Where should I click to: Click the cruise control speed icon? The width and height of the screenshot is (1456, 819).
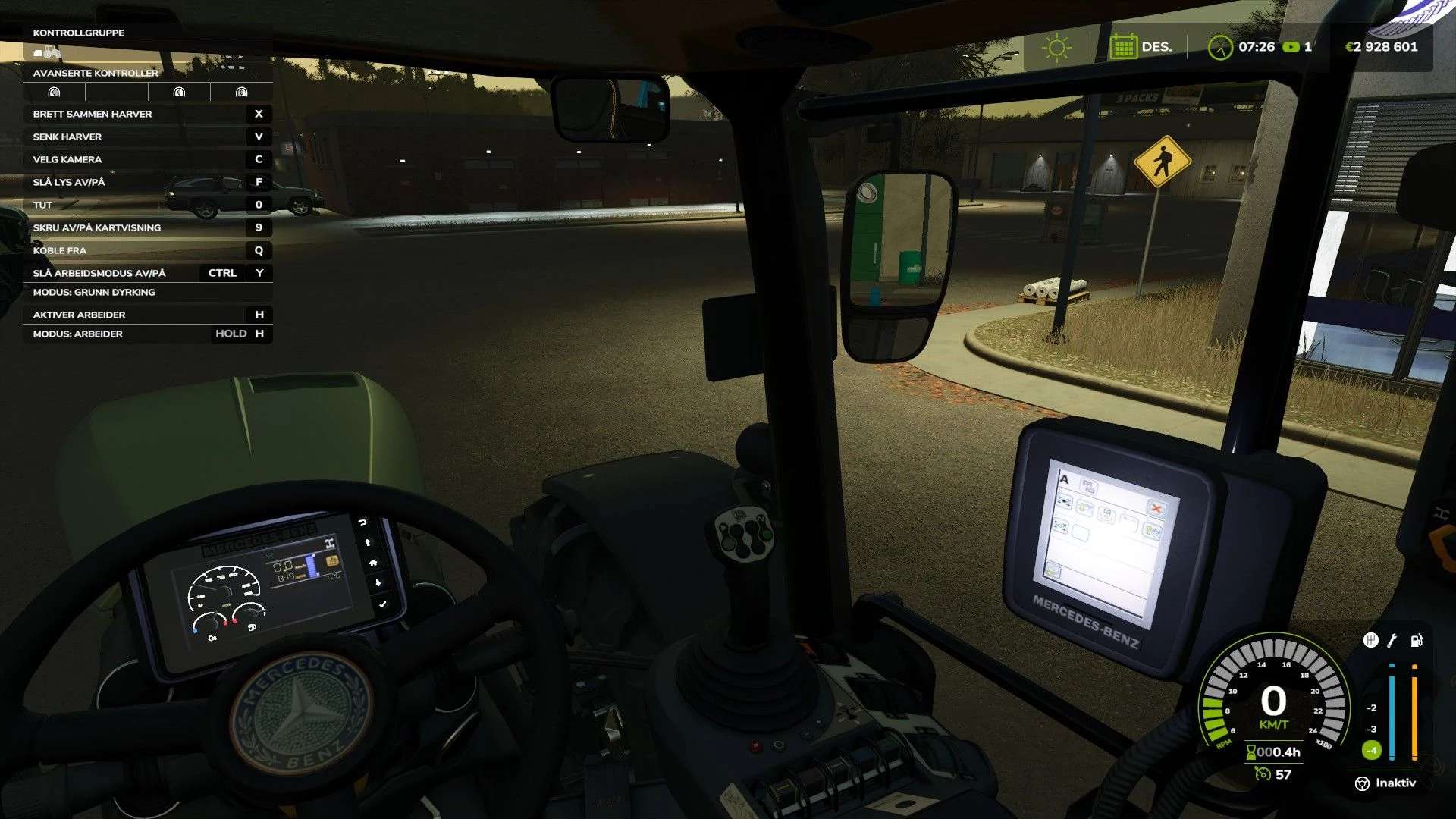coord(1263,774)
